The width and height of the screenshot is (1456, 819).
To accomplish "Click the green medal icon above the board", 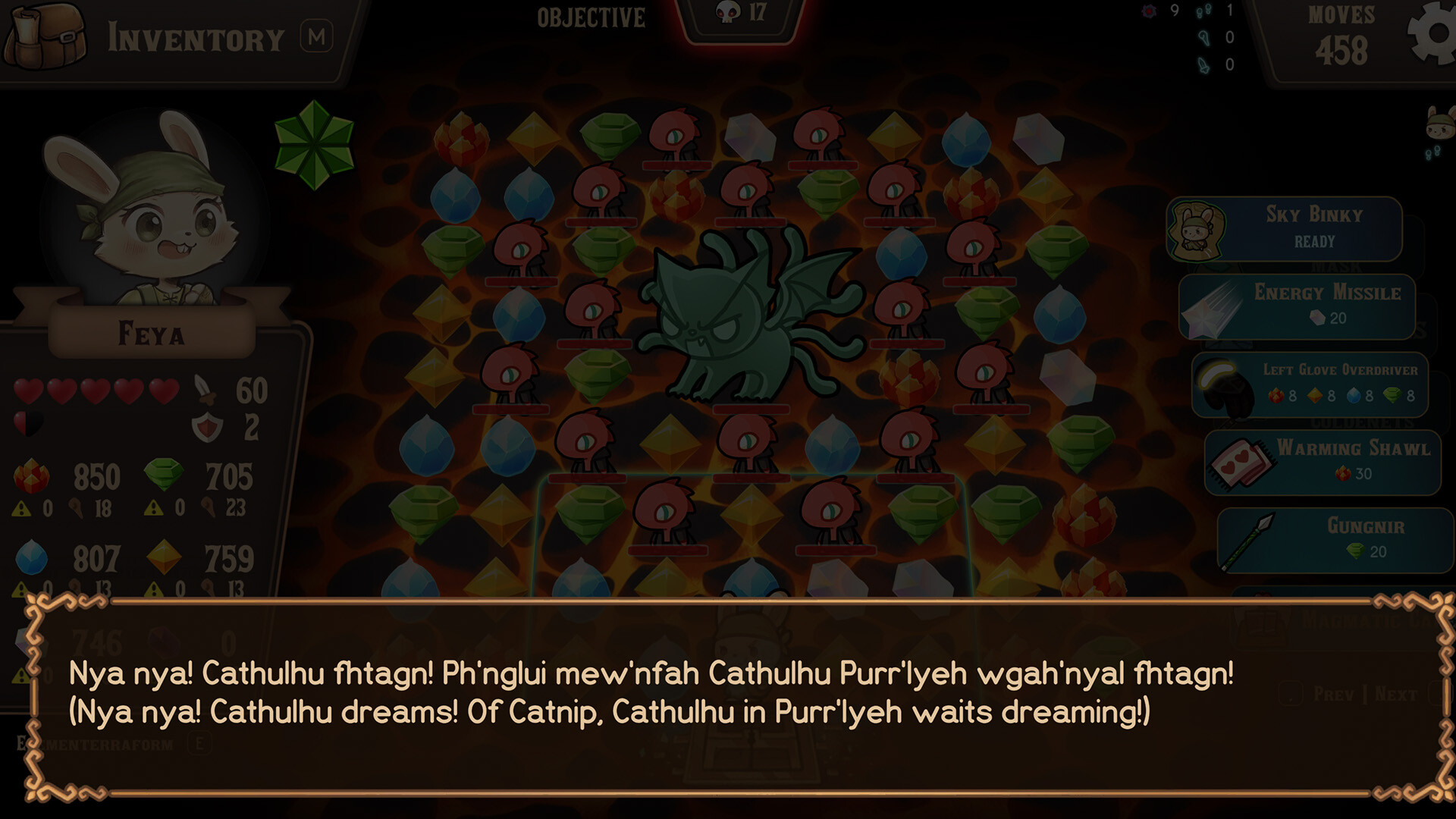I will pos(313,143).
